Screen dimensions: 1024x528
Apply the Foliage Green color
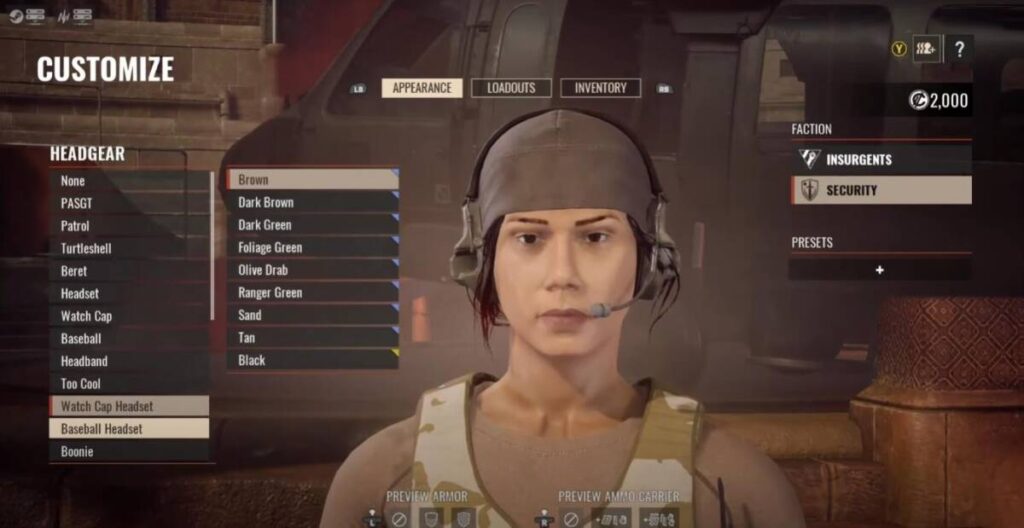[x=312, y=247]
